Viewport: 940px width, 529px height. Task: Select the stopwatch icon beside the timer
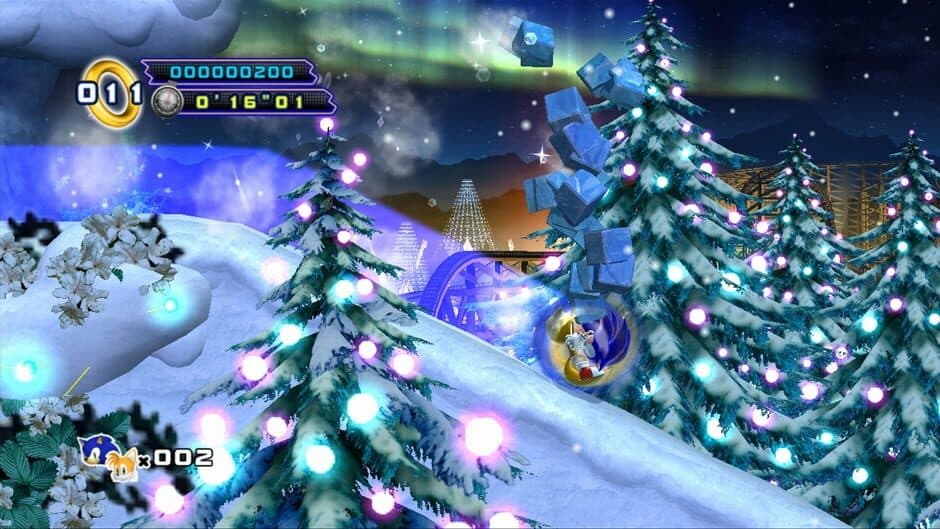tap(165, 100)
